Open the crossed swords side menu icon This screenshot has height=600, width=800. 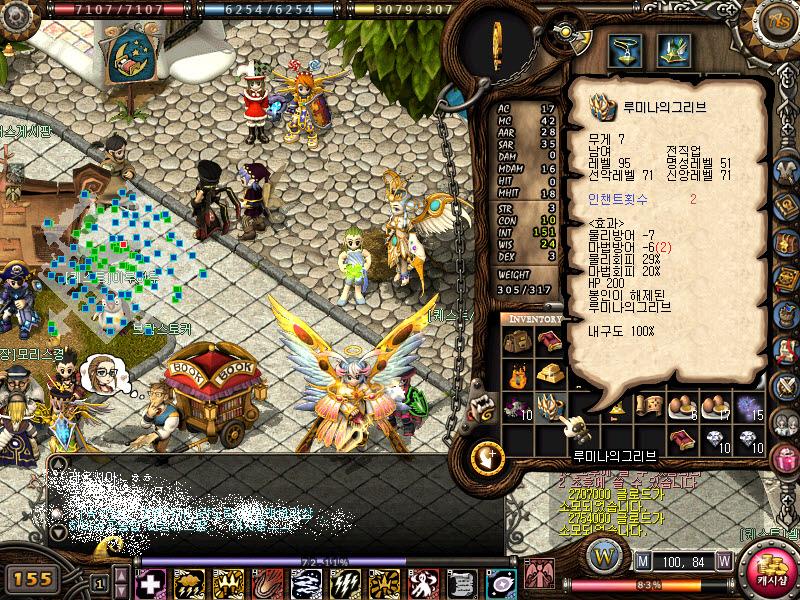786,387
